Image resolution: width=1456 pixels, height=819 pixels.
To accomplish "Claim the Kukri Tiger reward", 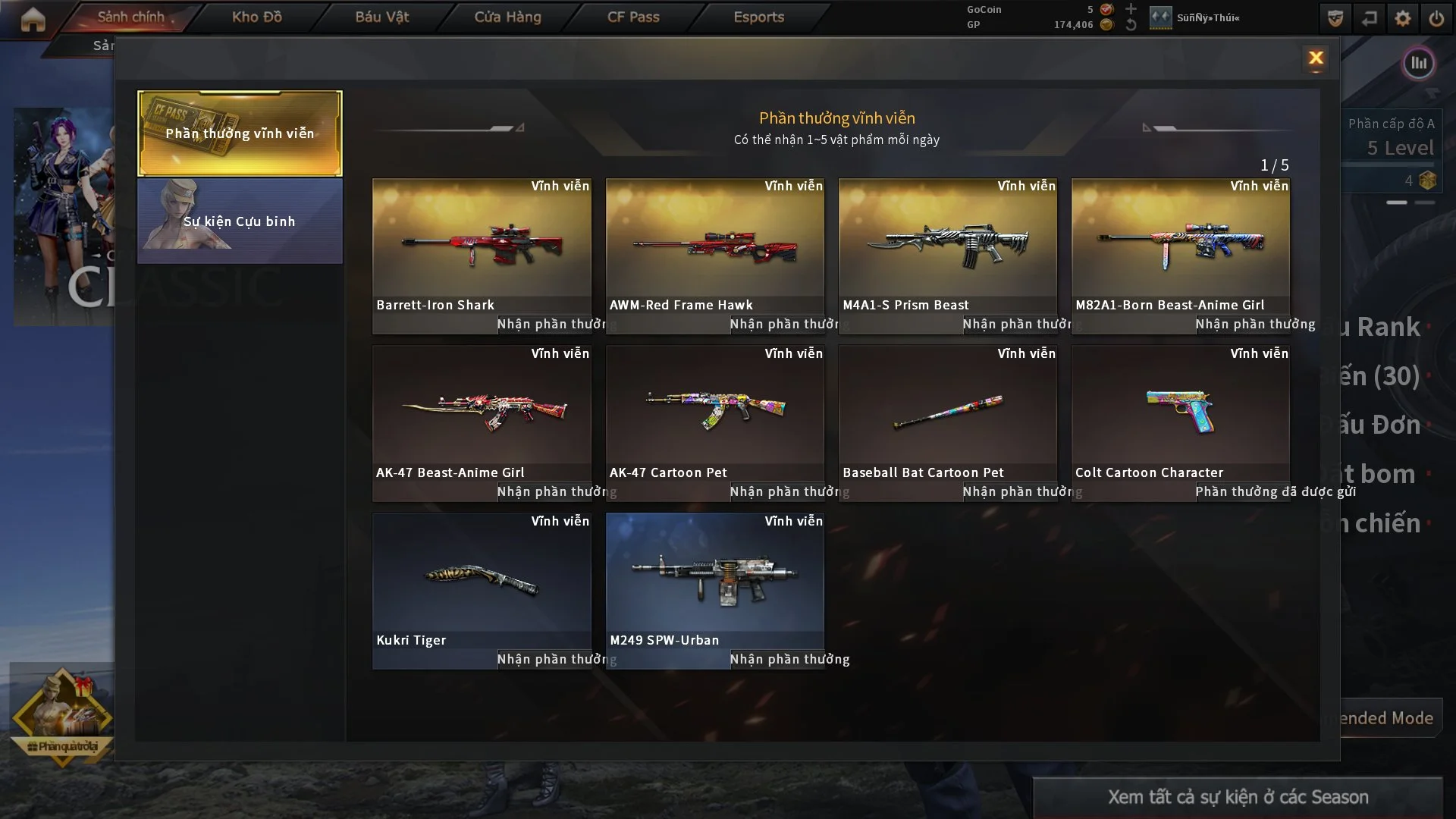I will 551,660.
